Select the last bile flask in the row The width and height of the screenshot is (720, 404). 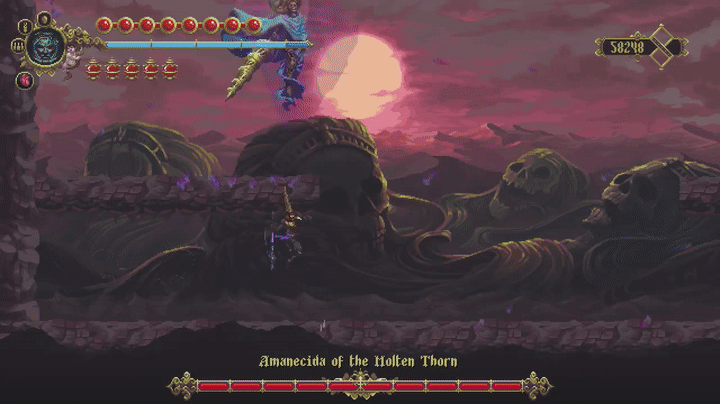point(171,69)
